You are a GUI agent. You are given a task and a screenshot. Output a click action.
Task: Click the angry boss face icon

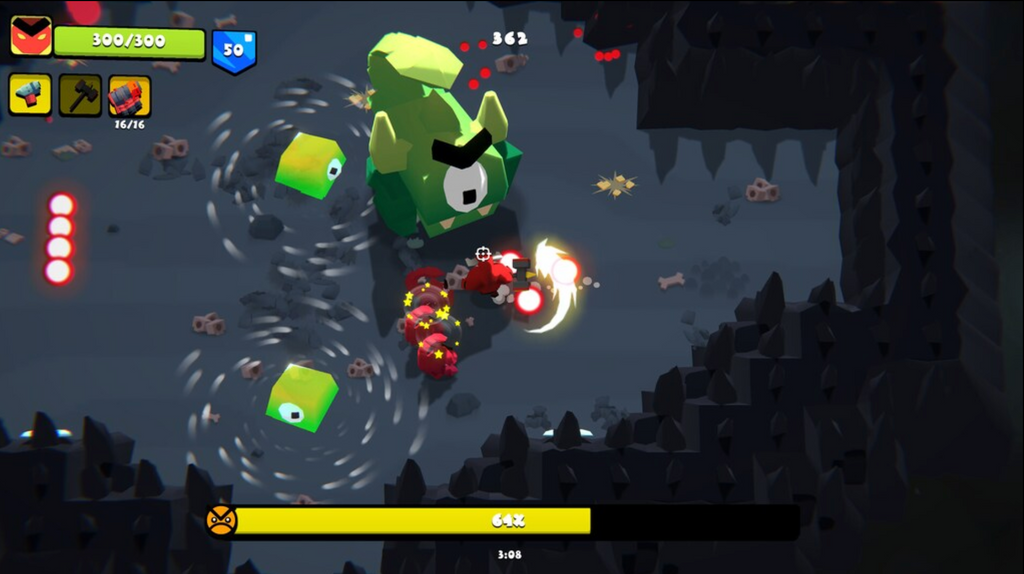point(222,521)
